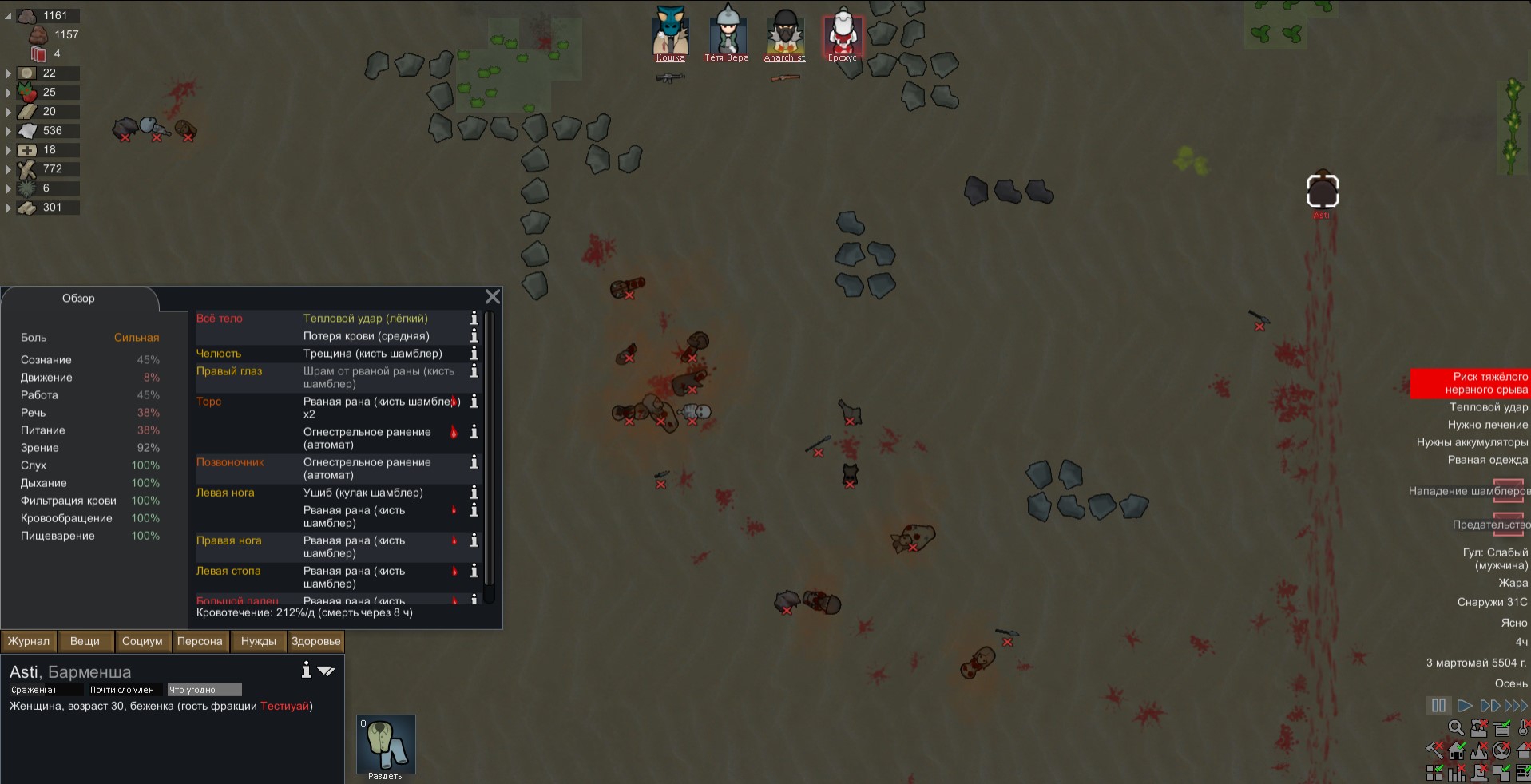Switch to the Нужды tab

258,641
